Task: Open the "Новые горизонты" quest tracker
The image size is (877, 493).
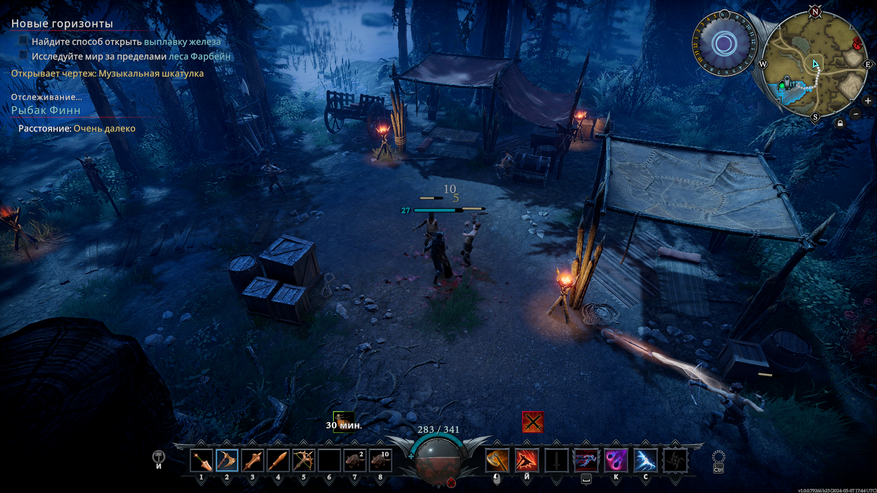Action: coord(62,23)
